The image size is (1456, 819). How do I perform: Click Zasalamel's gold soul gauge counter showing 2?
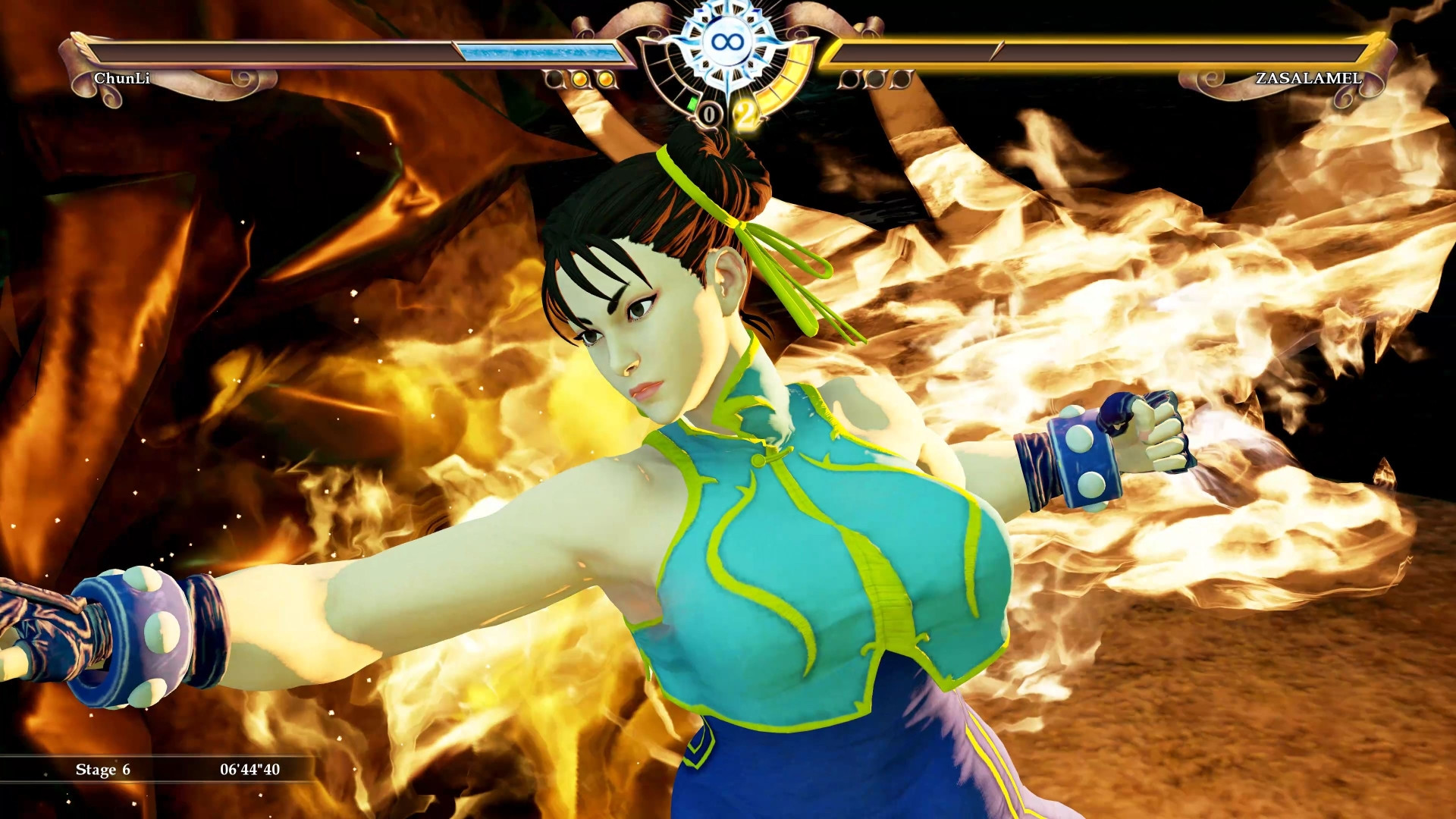click(744, 111)
